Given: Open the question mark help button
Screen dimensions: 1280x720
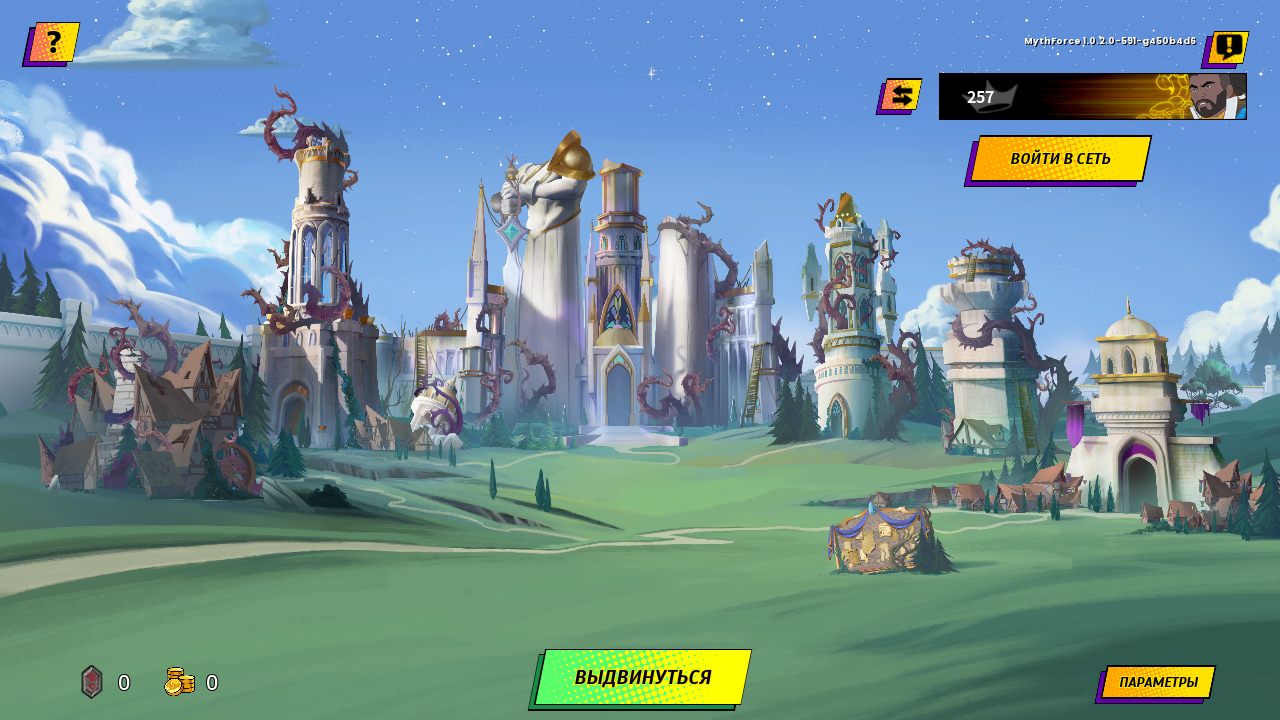Looking at the screenshot, I should 52,43.
